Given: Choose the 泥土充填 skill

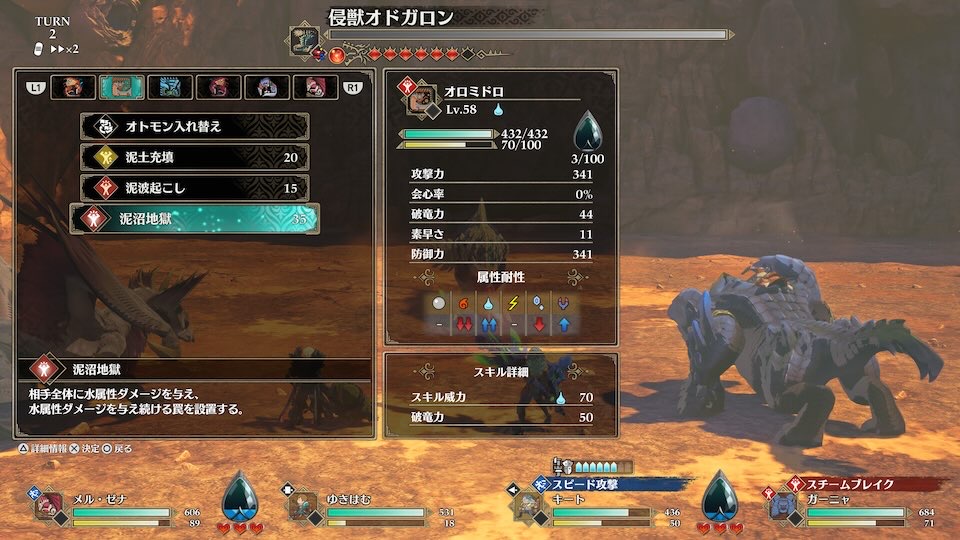Looking at the screenshot, I should pos(194,157).
